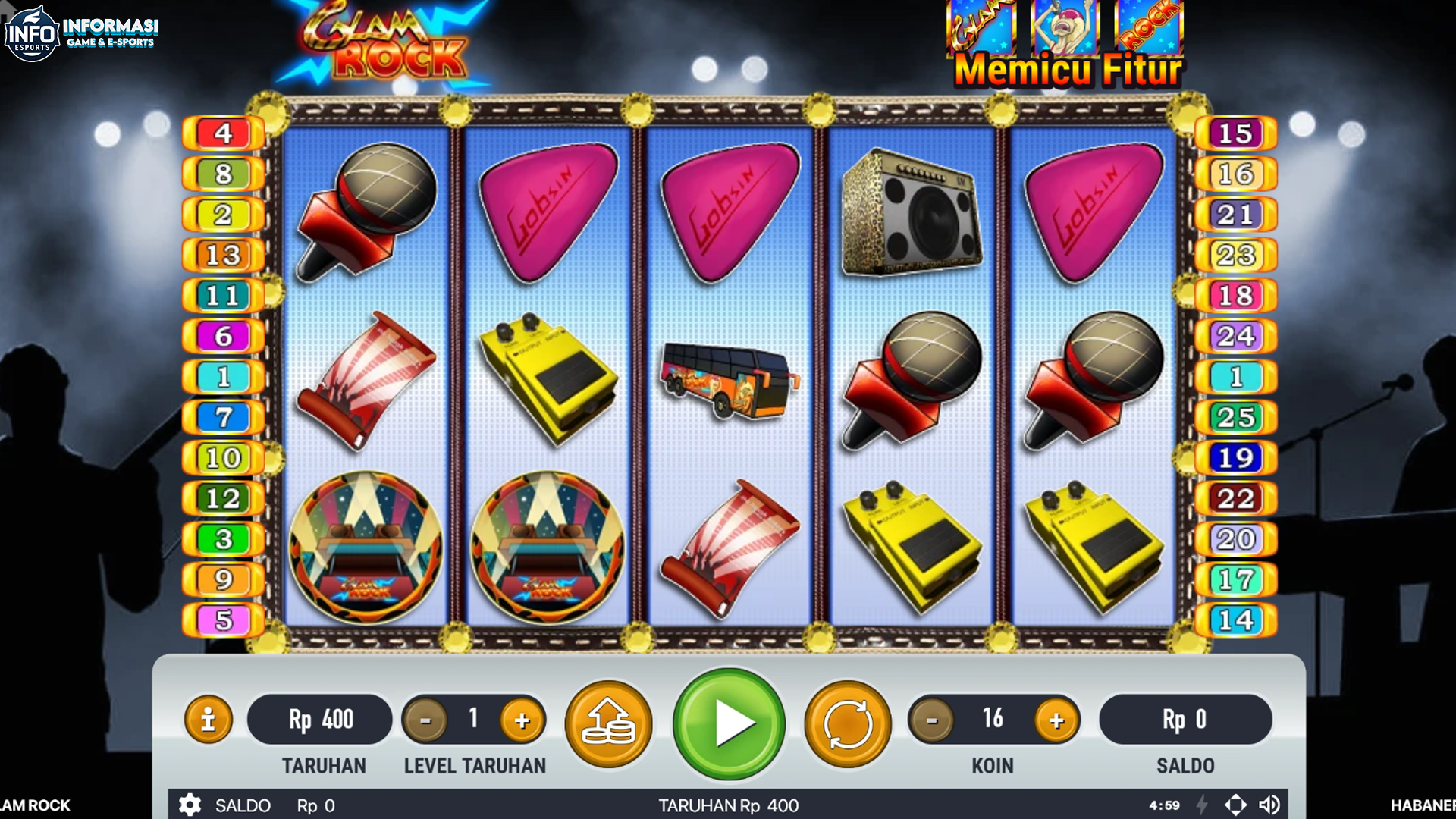Decrease level taruhan with minus button
1456x819 pixels.
tap(425, 720)
